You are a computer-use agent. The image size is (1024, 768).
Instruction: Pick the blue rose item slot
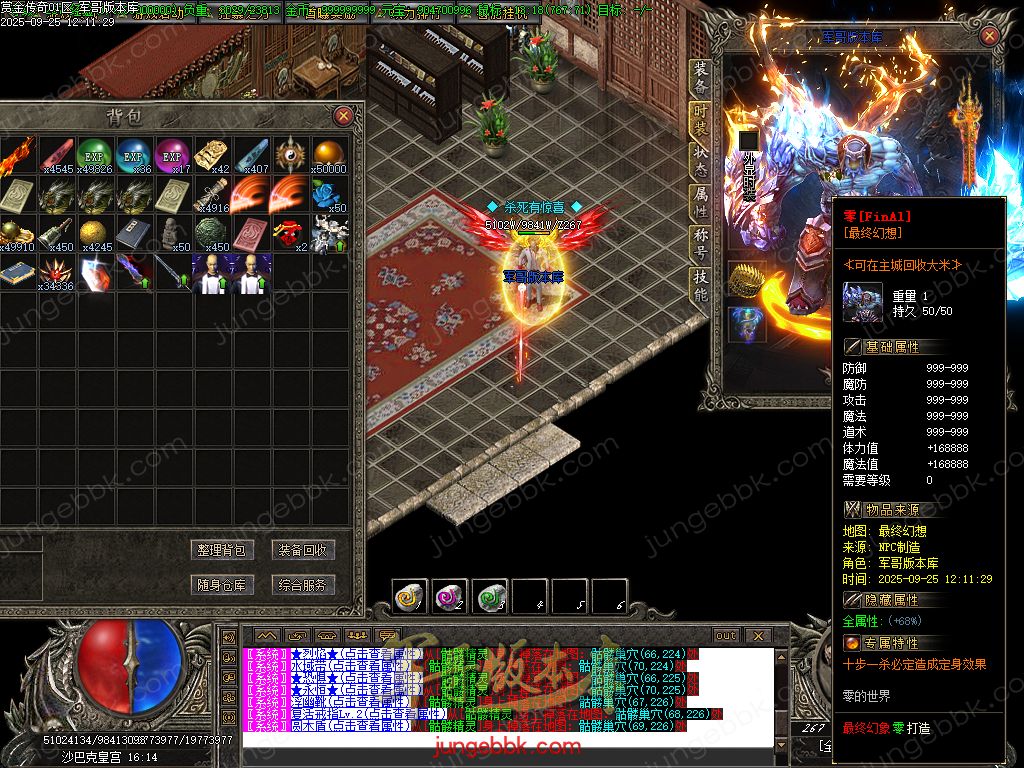[x=329, y=194]
